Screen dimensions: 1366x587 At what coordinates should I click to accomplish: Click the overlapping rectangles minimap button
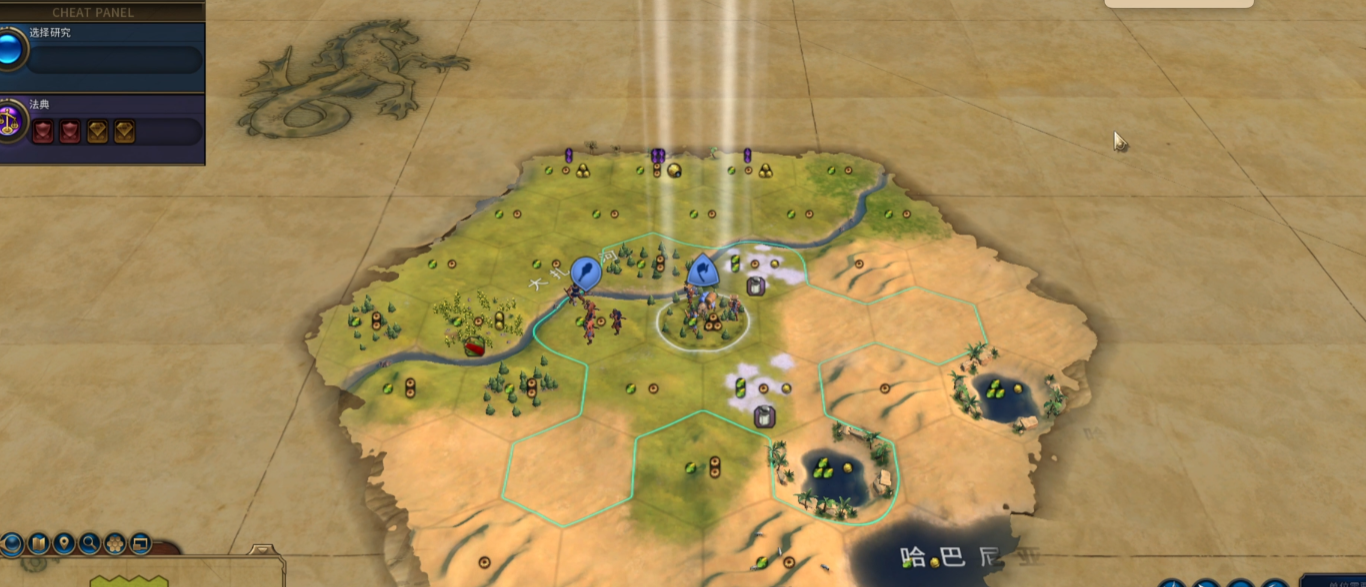[140, 544]
